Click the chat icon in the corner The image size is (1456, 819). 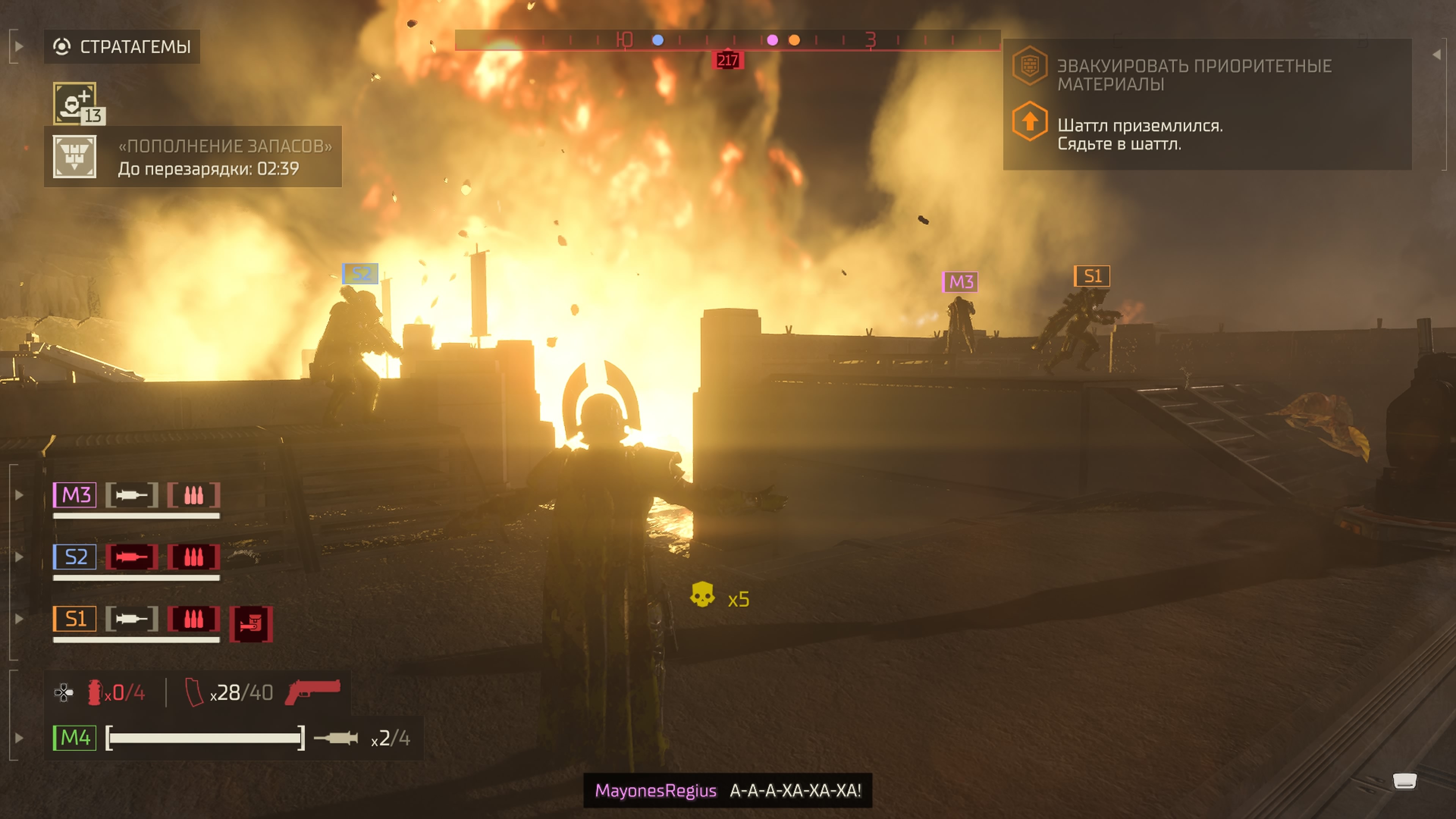(1404, 781)
